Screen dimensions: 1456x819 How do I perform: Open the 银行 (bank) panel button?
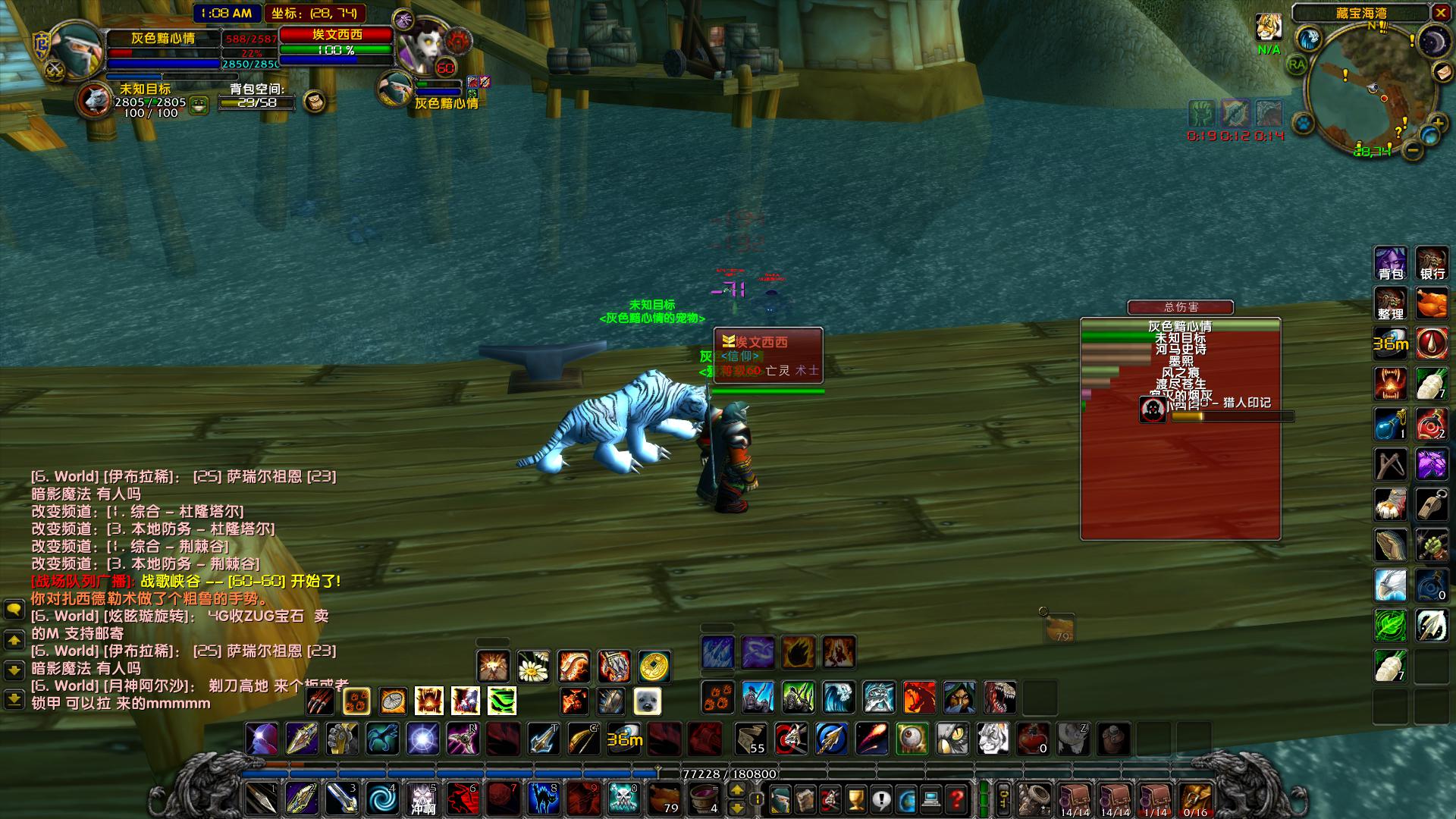(x=1432, y=262)
